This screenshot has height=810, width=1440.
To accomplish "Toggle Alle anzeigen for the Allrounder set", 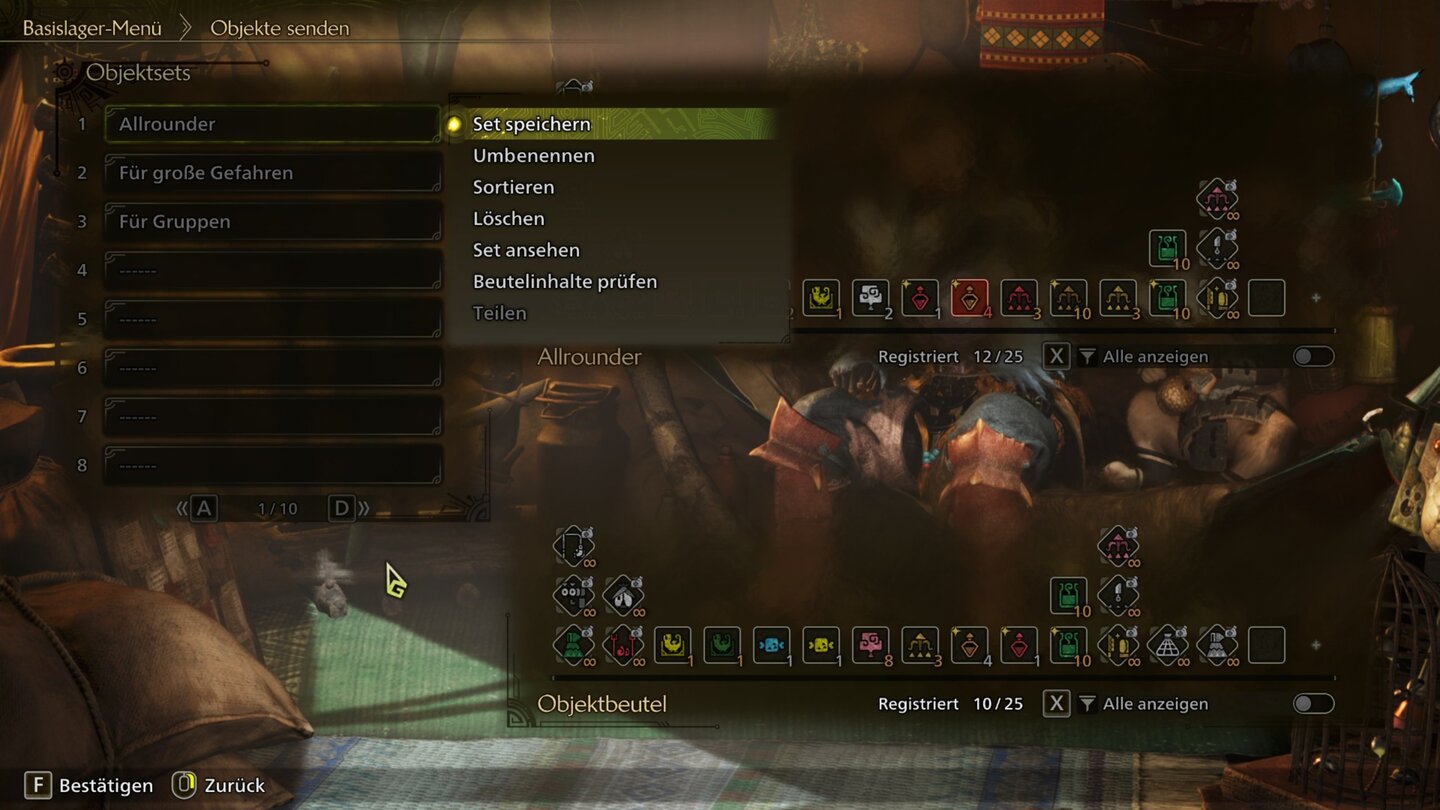I will [1313, 357].
